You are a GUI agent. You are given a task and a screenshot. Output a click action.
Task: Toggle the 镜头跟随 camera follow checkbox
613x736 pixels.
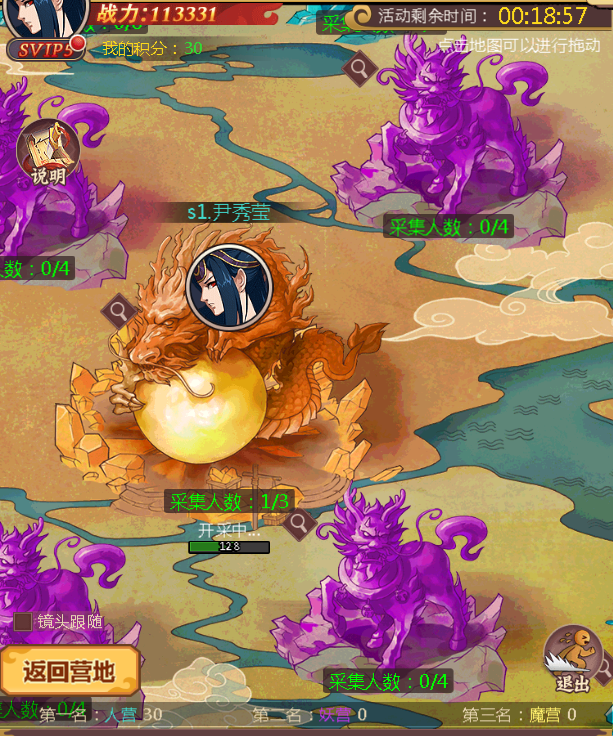point(23,621)
